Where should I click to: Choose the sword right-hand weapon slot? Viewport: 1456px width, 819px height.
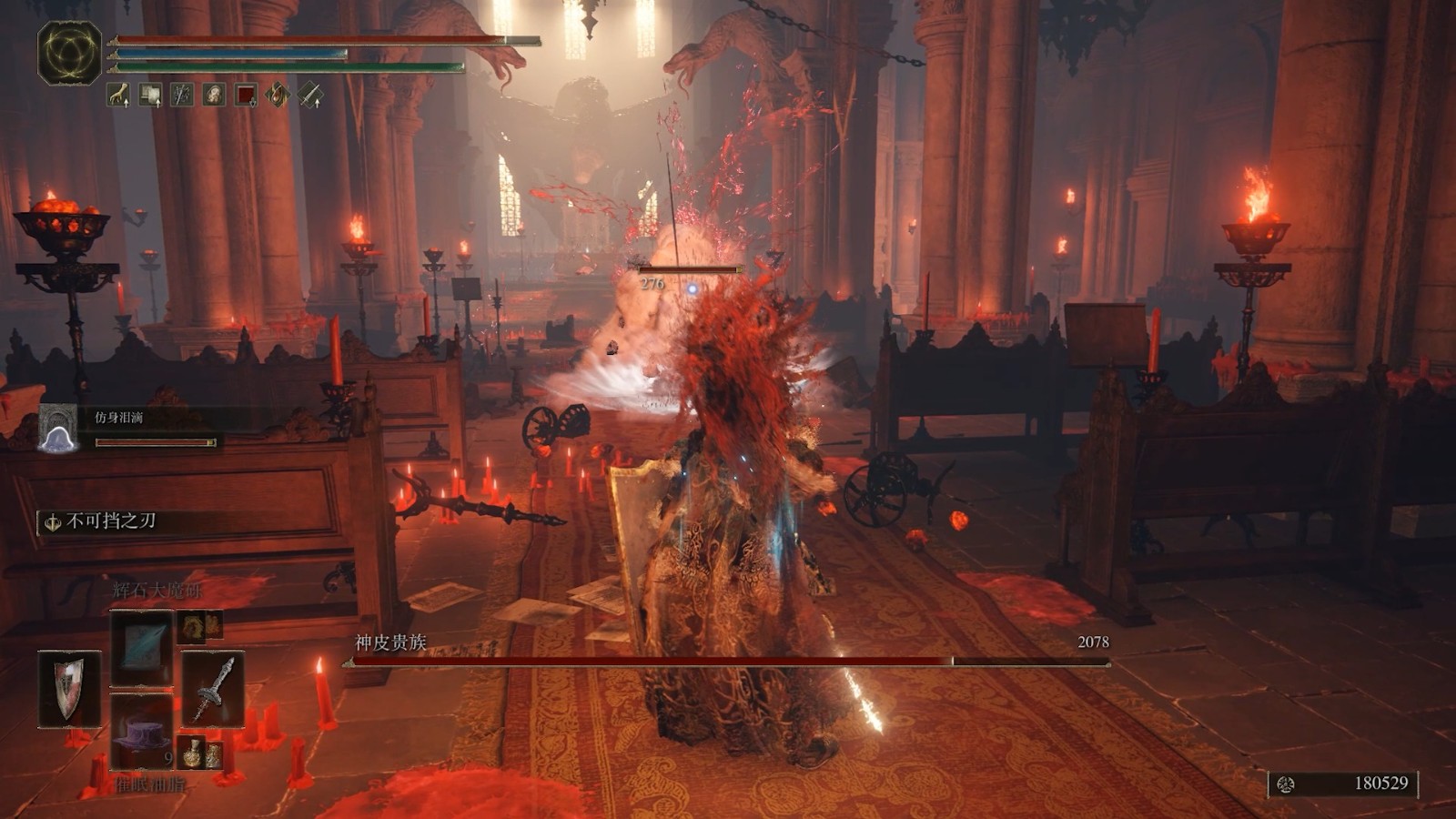tap(213, 689)
